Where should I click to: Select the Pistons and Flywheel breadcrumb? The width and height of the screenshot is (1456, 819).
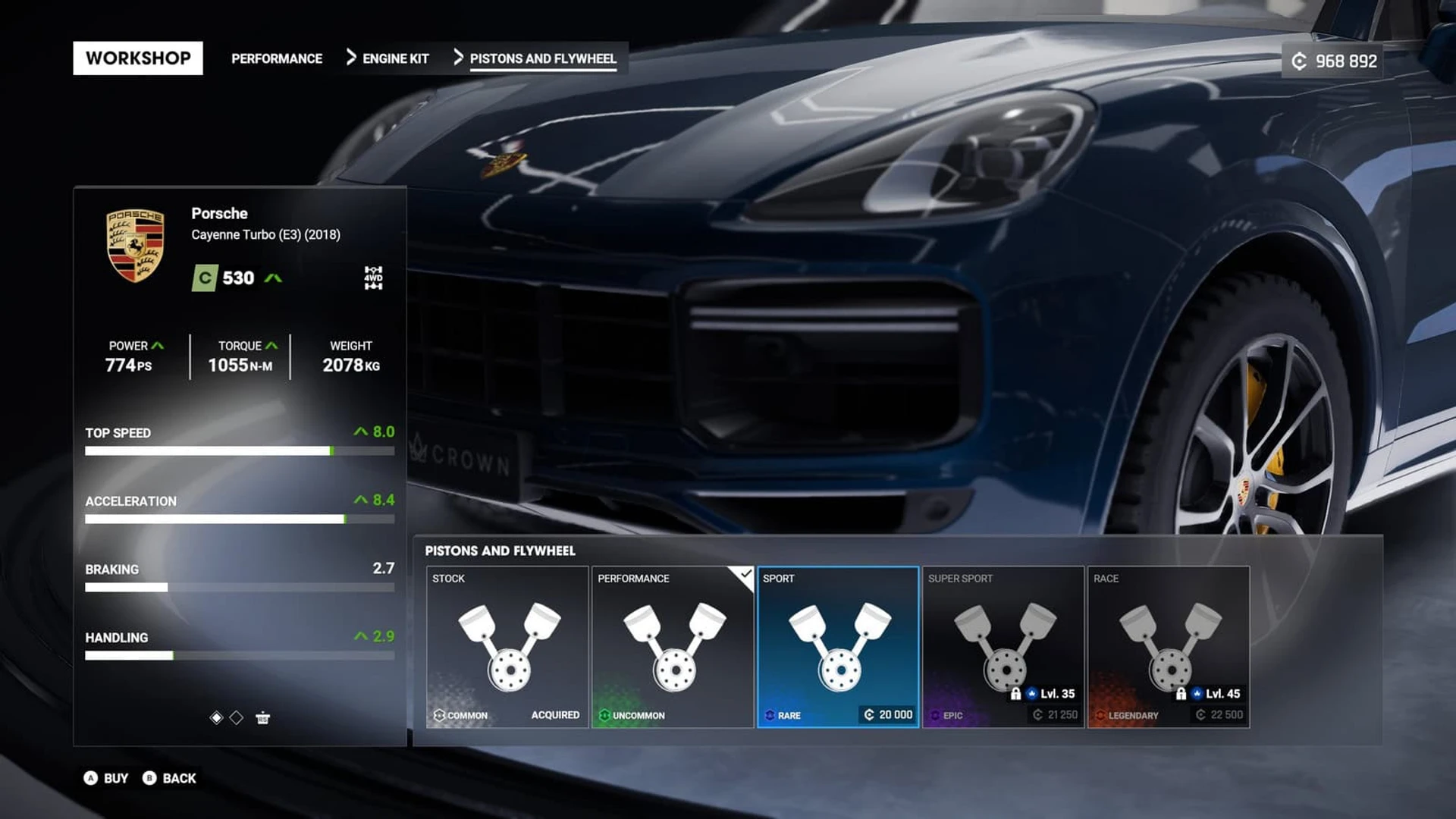542,58
